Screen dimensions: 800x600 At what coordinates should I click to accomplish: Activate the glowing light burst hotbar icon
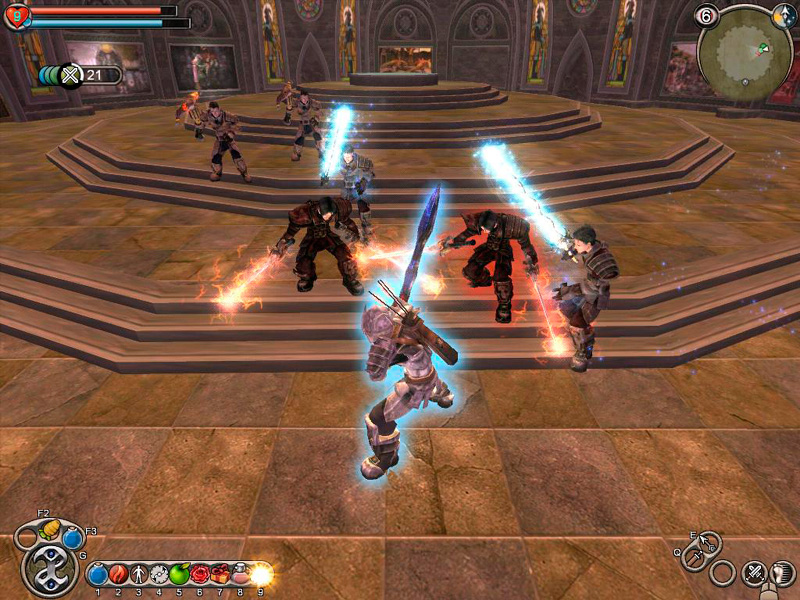(x=261, y=574)
